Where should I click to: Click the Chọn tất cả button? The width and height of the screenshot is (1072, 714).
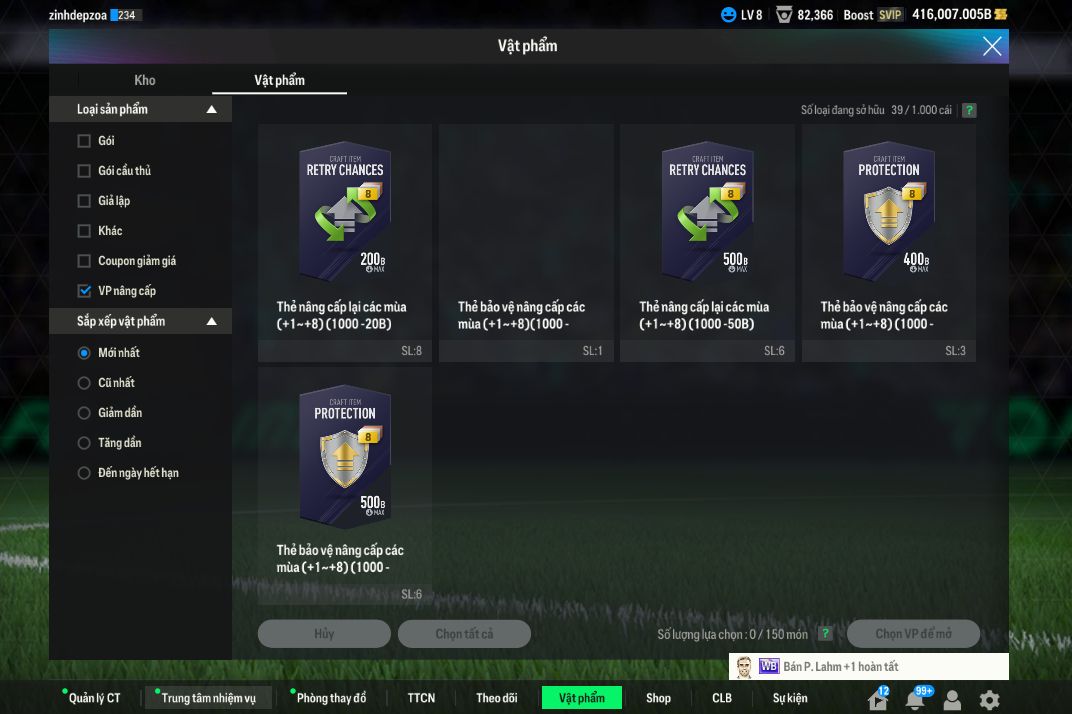[464, 634]
